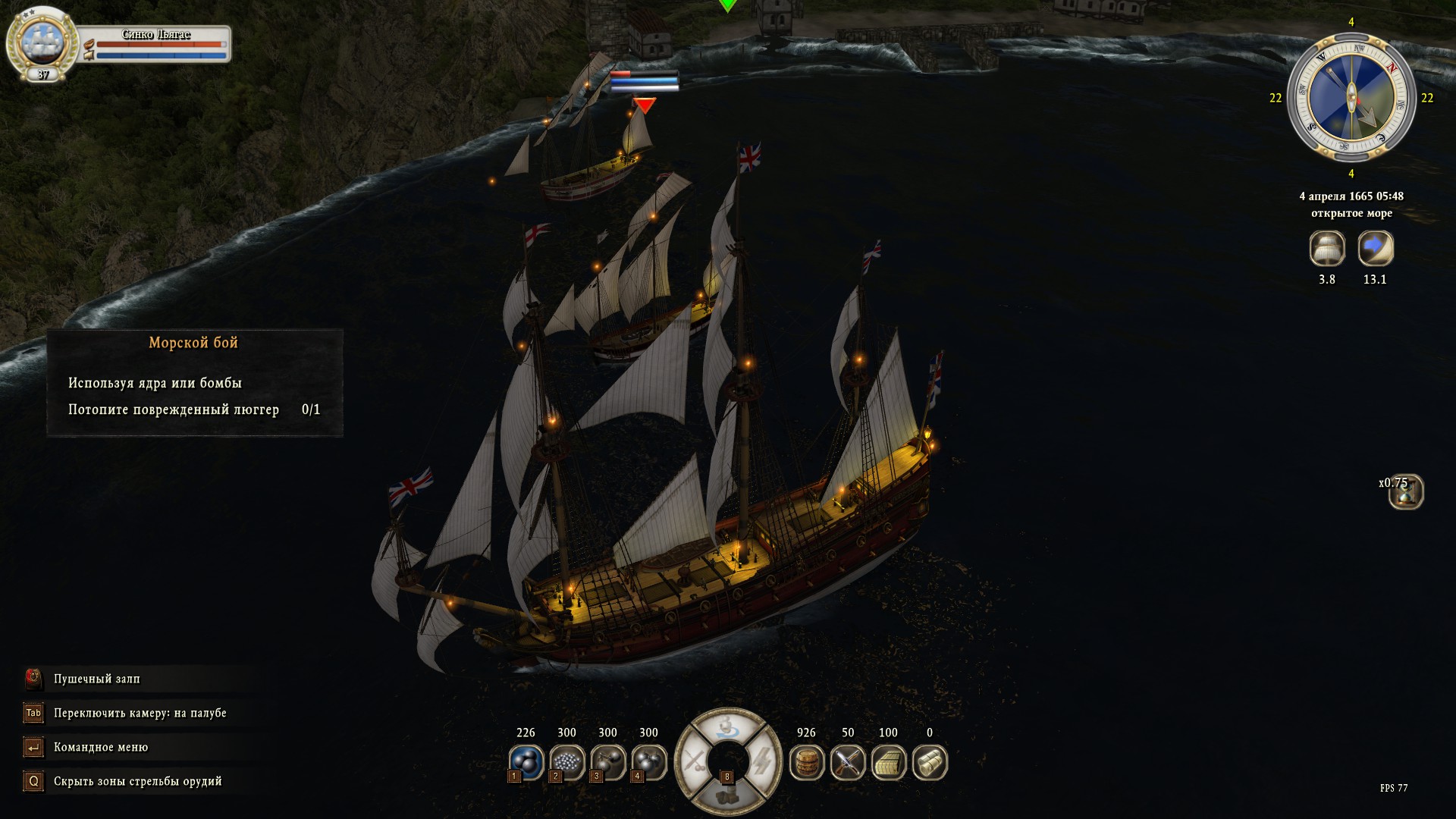Switch to grapeshot ammunition

click(x=566, y=761)
